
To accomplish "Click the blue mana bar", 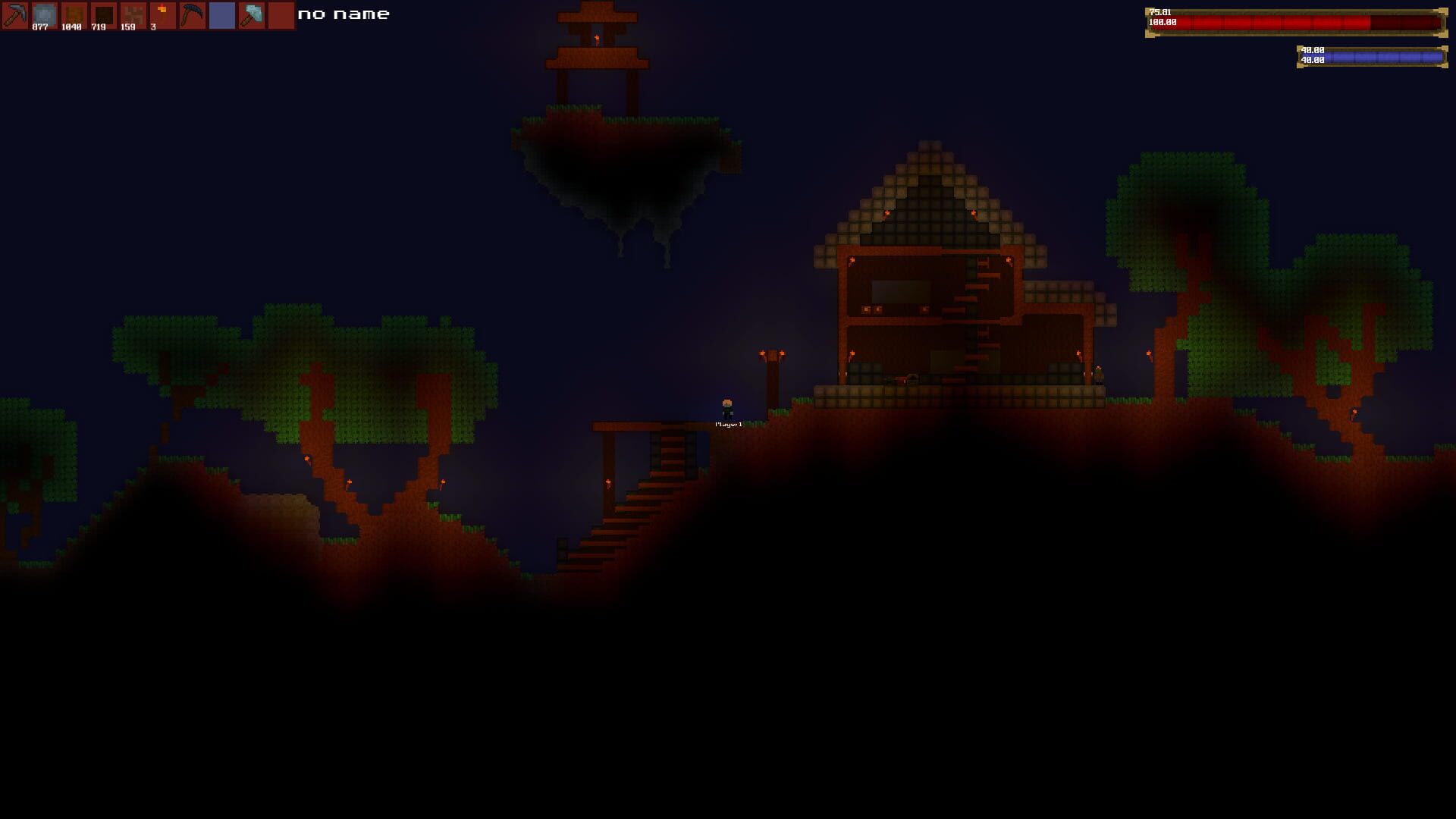I will [1380, 55].
